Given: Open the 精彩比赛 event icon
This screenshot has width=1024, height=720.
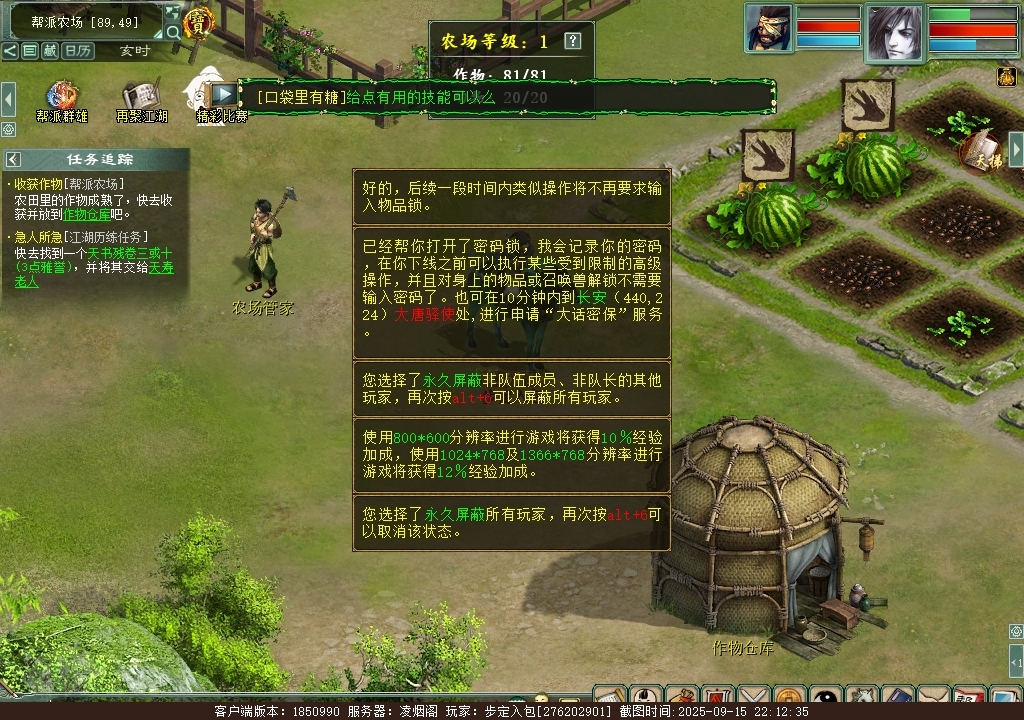Looking at the screenshot, I should (x=212, y=96).
